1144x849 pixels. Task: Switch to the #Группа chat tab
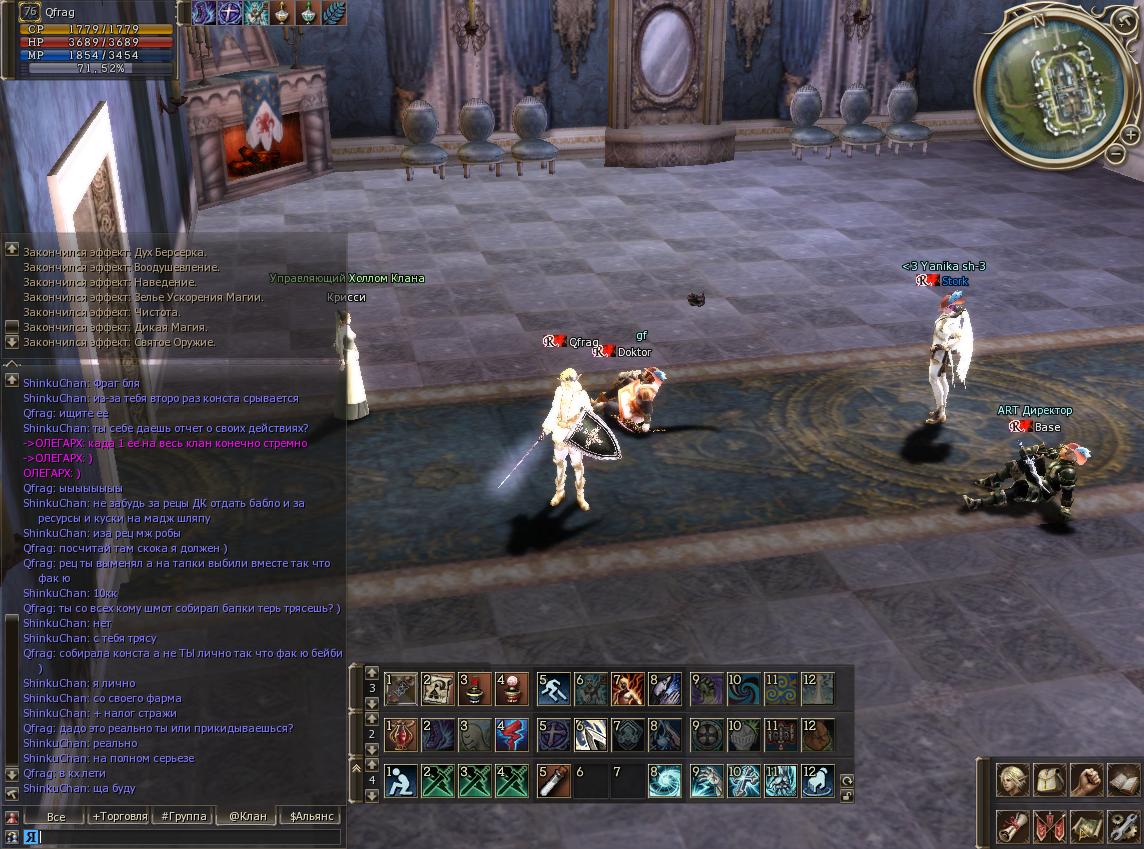(183, 816)
